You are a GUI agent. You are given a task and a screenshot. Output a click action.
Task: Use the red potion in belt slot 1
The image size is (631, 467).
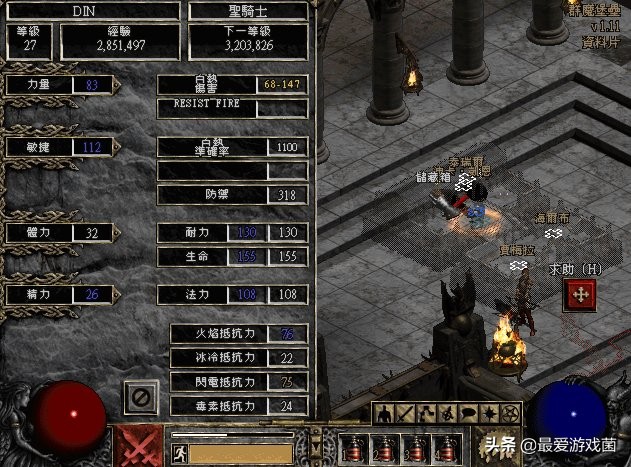click(355, 445)
